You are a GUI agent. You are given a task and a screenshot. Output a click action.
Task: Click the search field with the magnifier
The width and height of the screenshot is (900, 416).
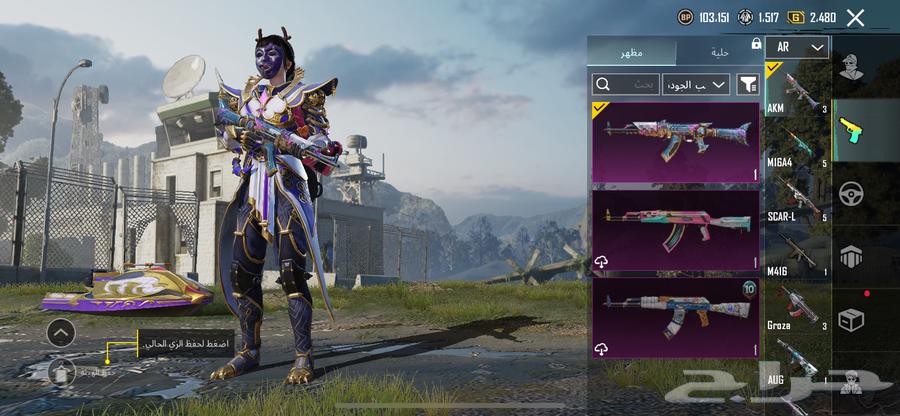click(x=626, y=85)
